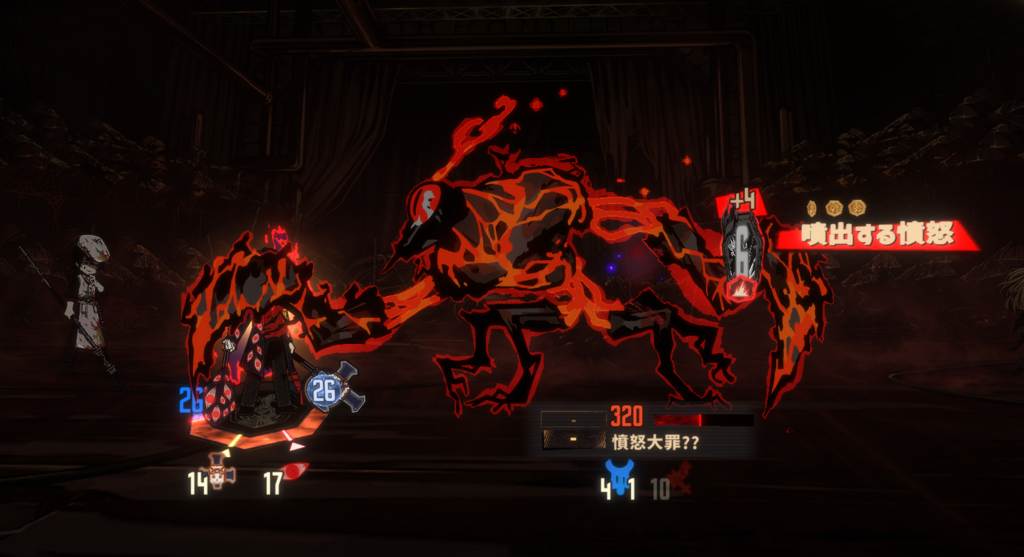Click the wrath skill emblem with flame symbol
This screenshot has height=557, width=1024.
[x=741, y=254]
